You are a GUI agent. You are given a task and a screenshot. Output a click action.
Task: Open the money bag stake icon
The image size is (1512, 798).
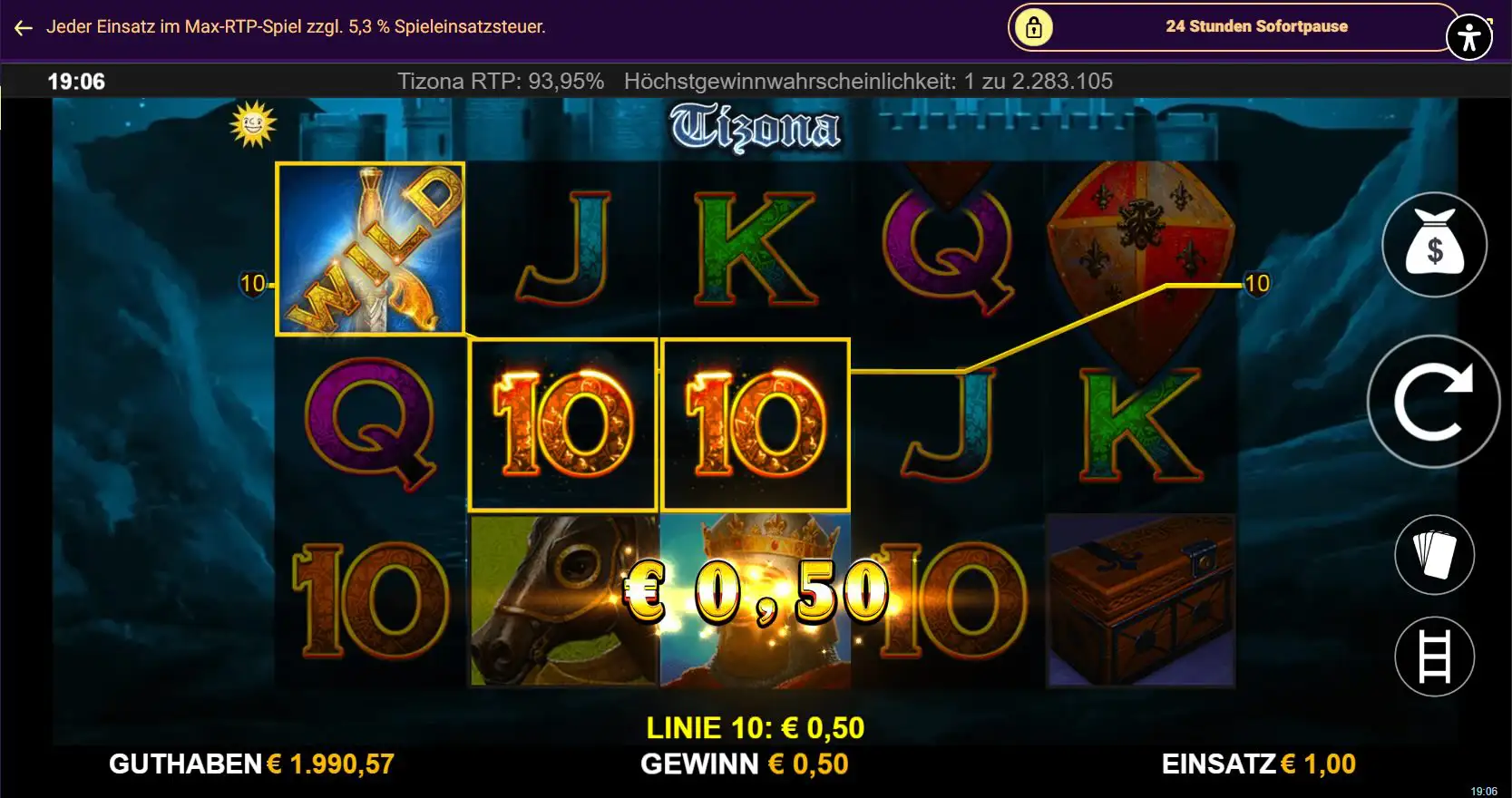(x=1433, y=244)
